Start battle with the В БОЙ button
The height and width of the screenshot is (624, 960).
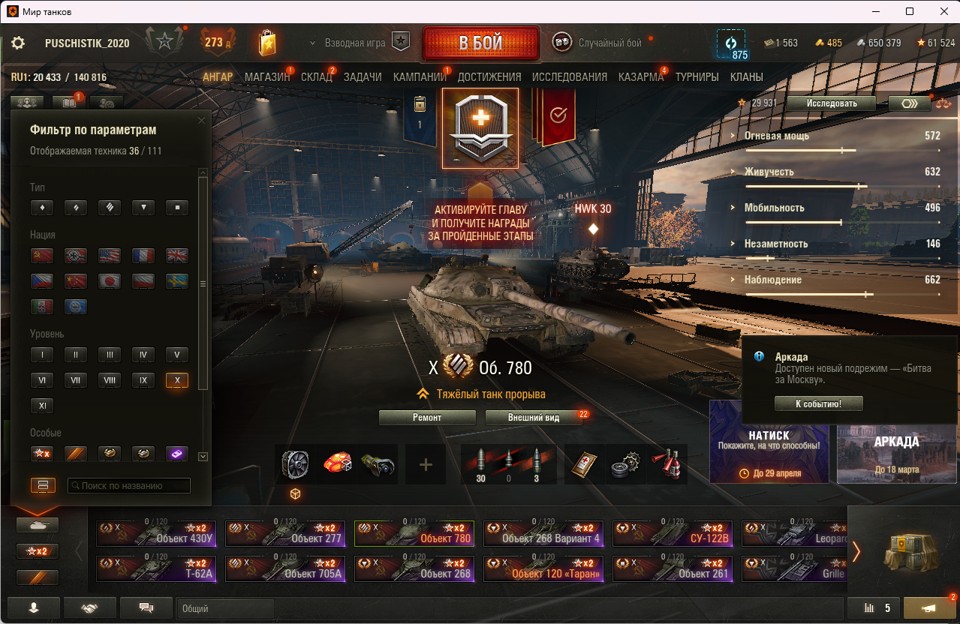click(480, 43)
